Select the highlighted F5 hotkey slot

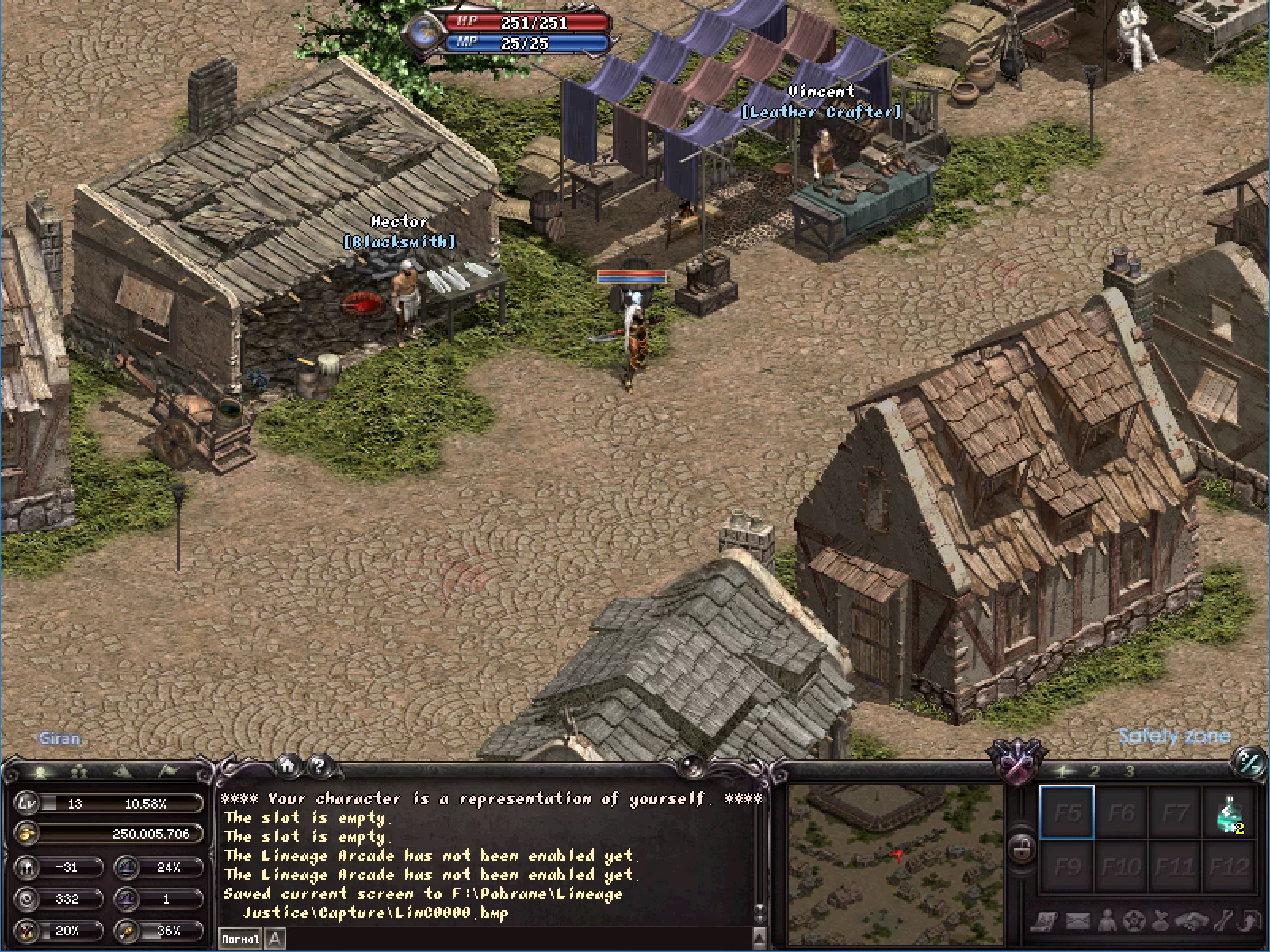(x=1067, y=812)
